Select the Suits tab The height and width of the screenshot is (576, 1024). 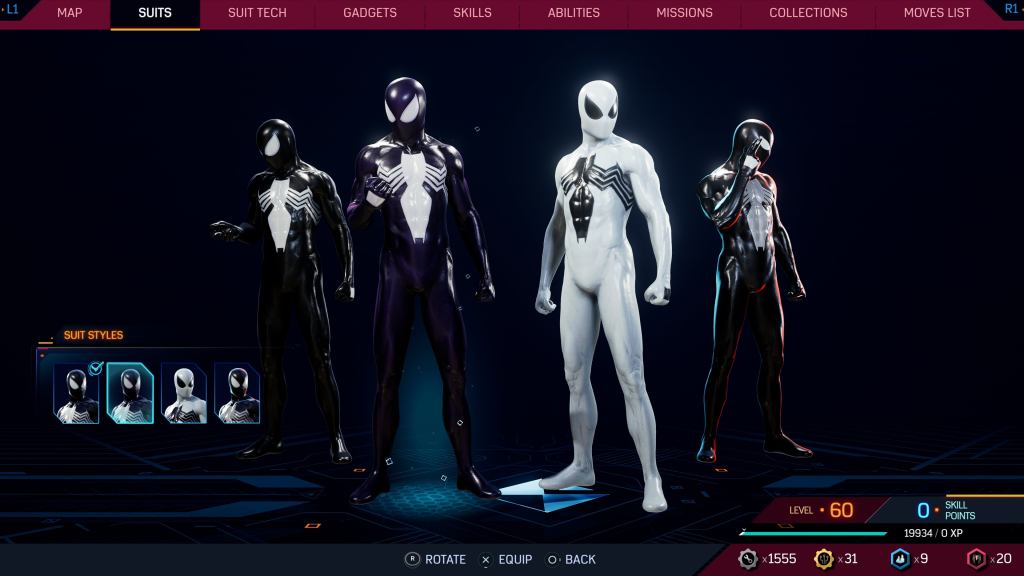[x=155, y=13]
